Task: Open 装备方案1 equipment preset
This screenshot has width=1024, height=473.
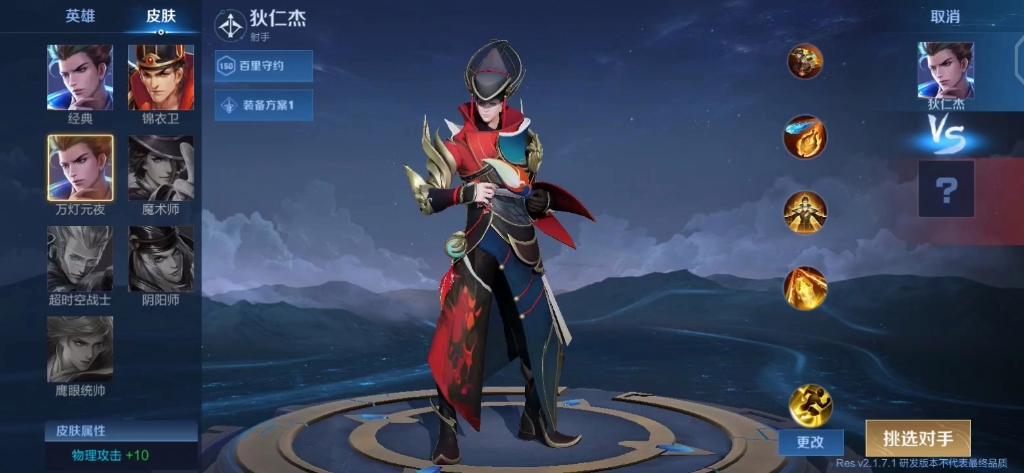Action: (x=264, y=105)
